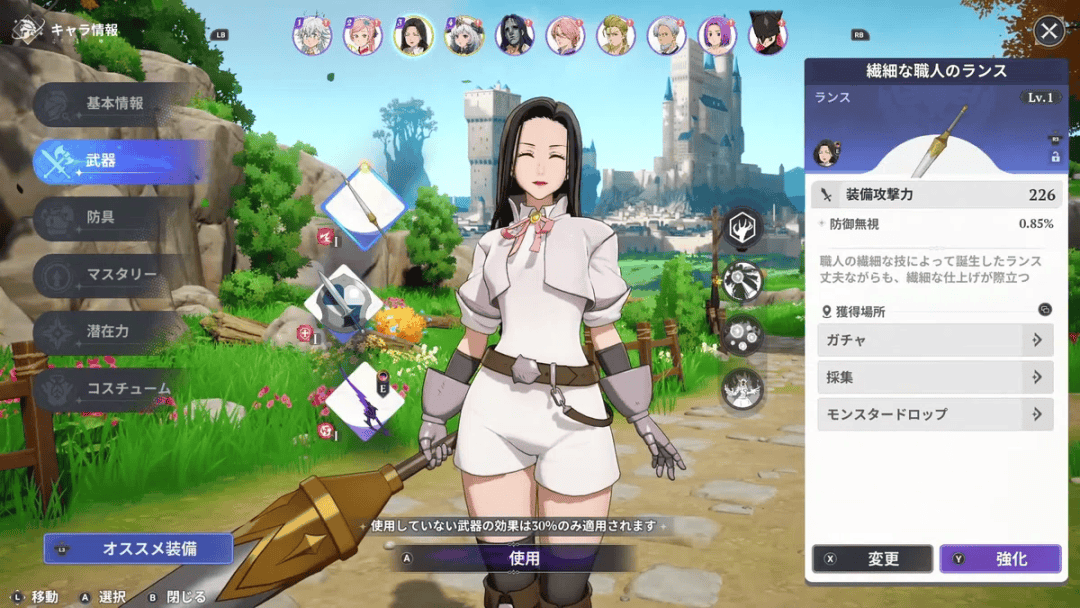This screenshot has height=608, width=1080.
Task: Click the オススメ装備 recommended gear button
Action: click(139, 549)
